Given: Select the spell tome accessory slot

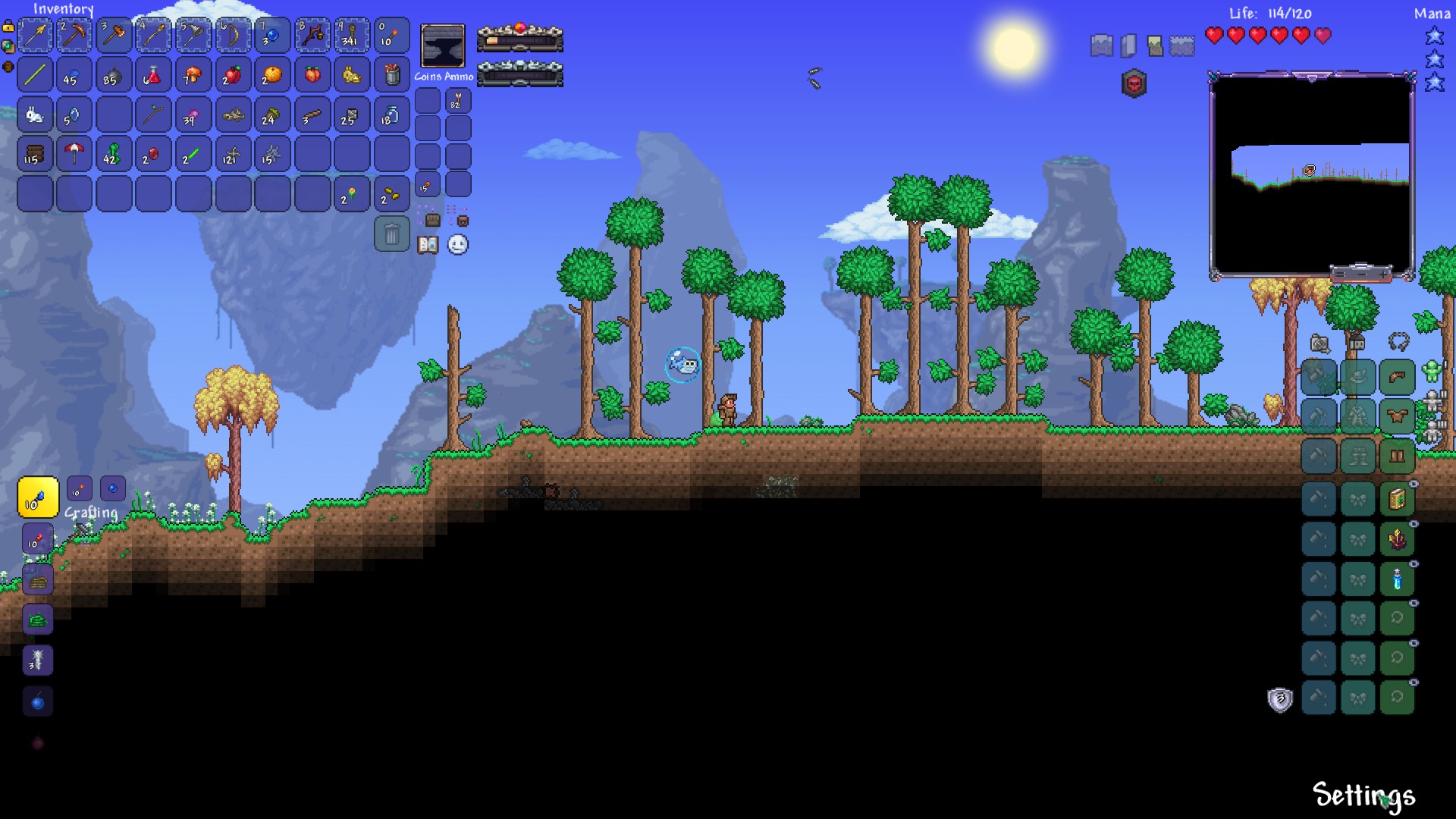Looking at the screenshot, I should click(x=1397, y=500).
